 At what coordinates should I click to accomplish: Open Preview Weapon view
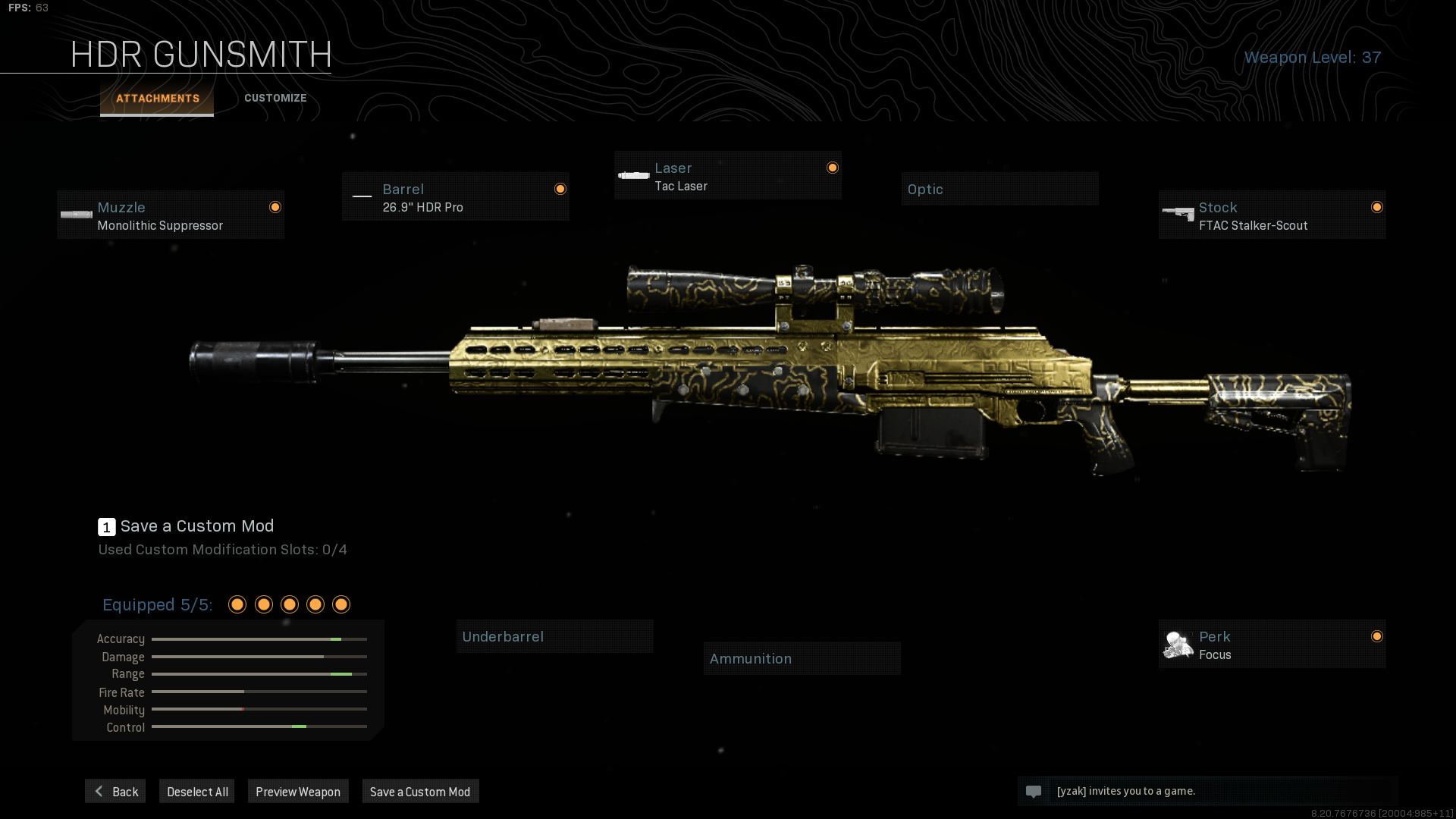tap(298, 791)
